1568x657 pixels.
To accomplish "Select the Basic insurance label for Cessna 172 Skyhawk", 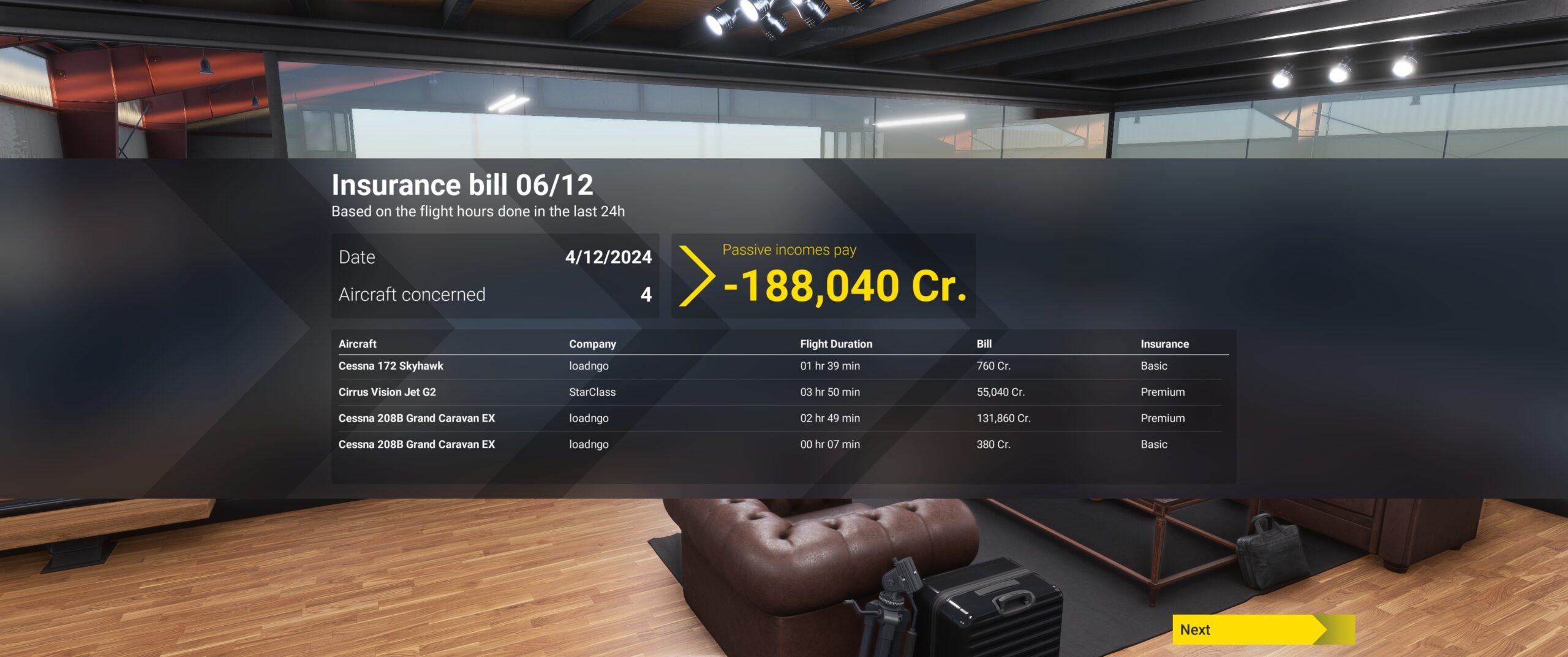I will (1154, 365).
